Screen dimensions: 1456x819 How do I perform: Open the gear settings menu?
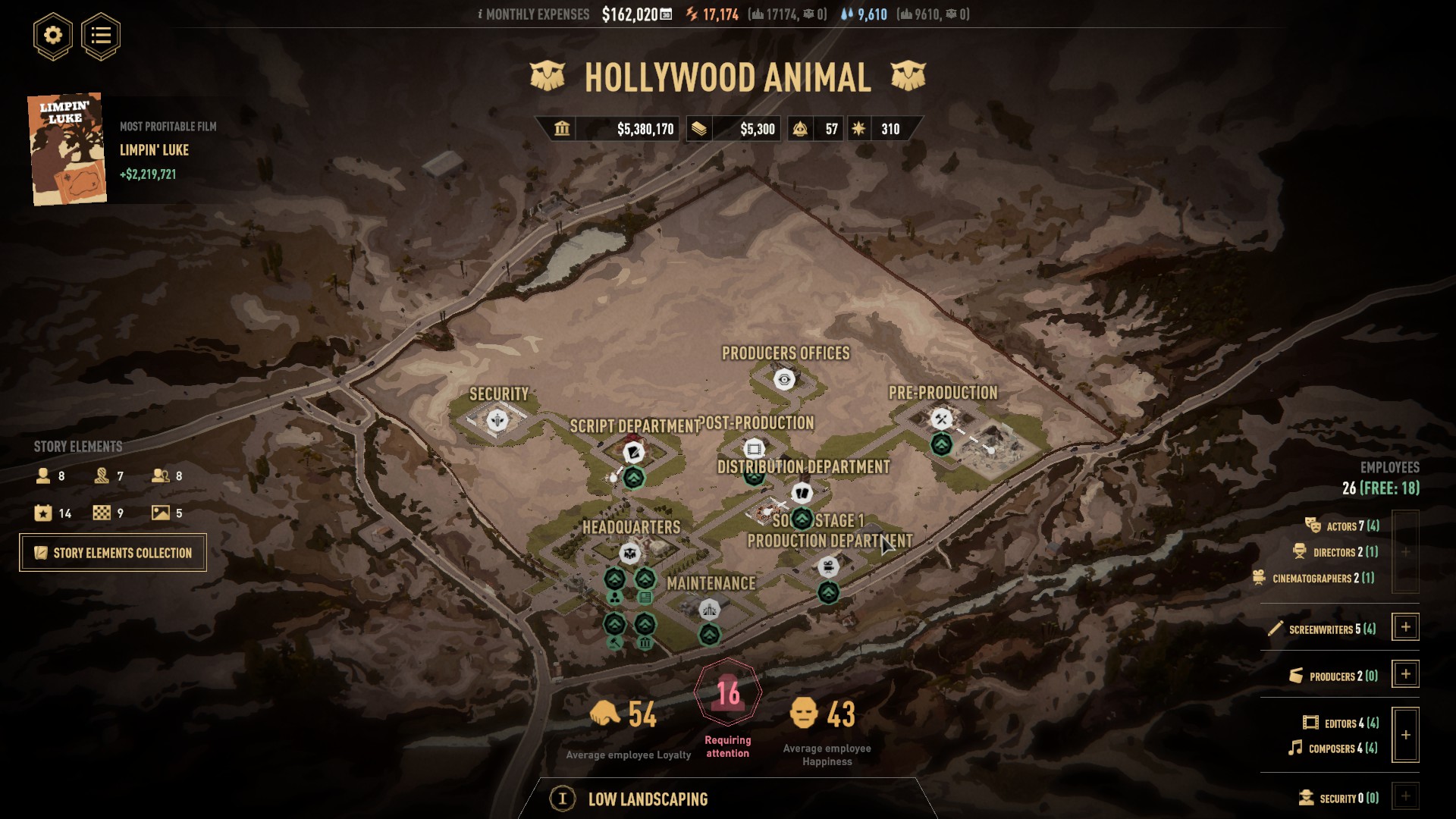(52, 36)
